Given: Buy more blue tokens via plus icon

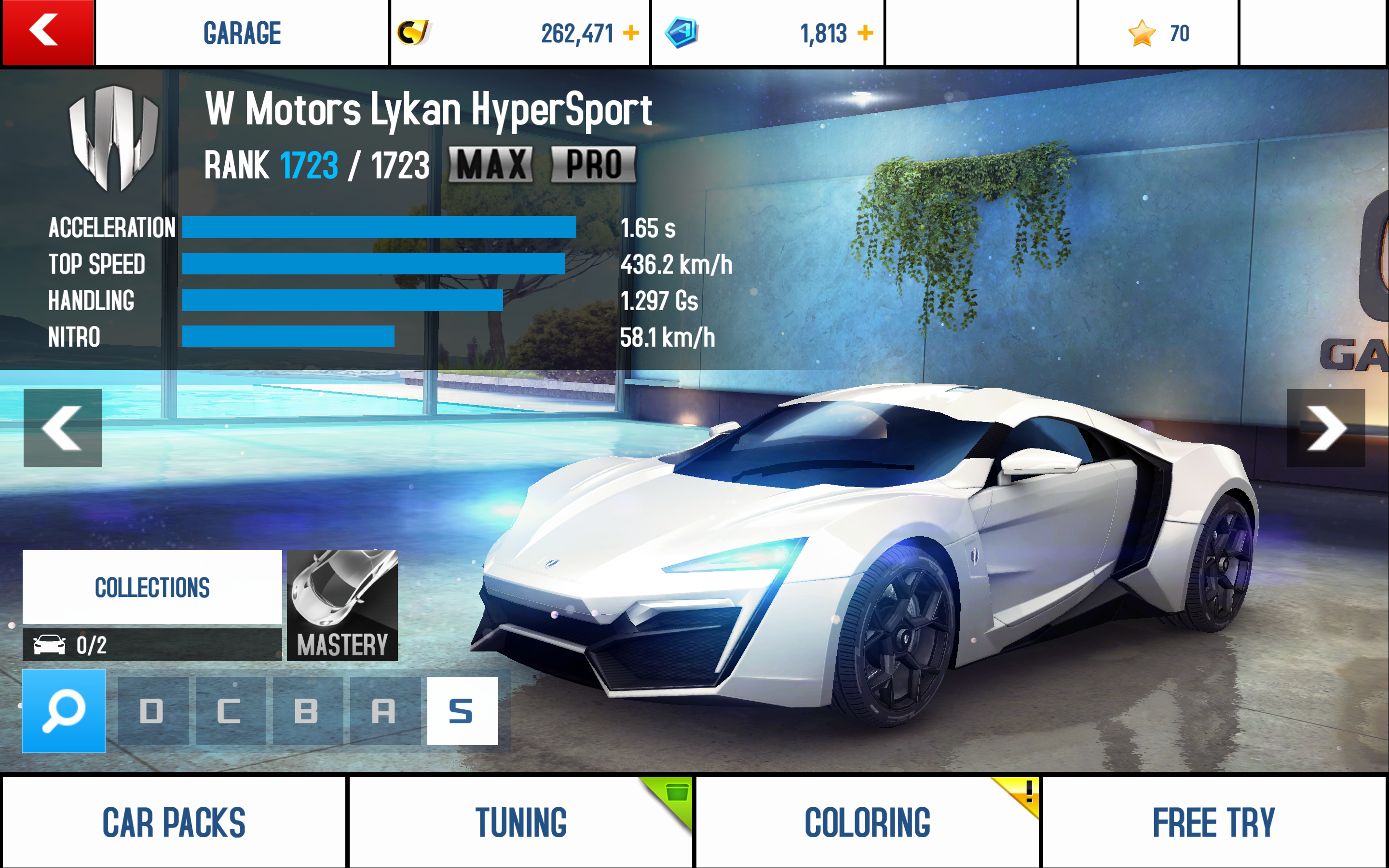Looking at the screenshot, I should (x=865, y=33).
